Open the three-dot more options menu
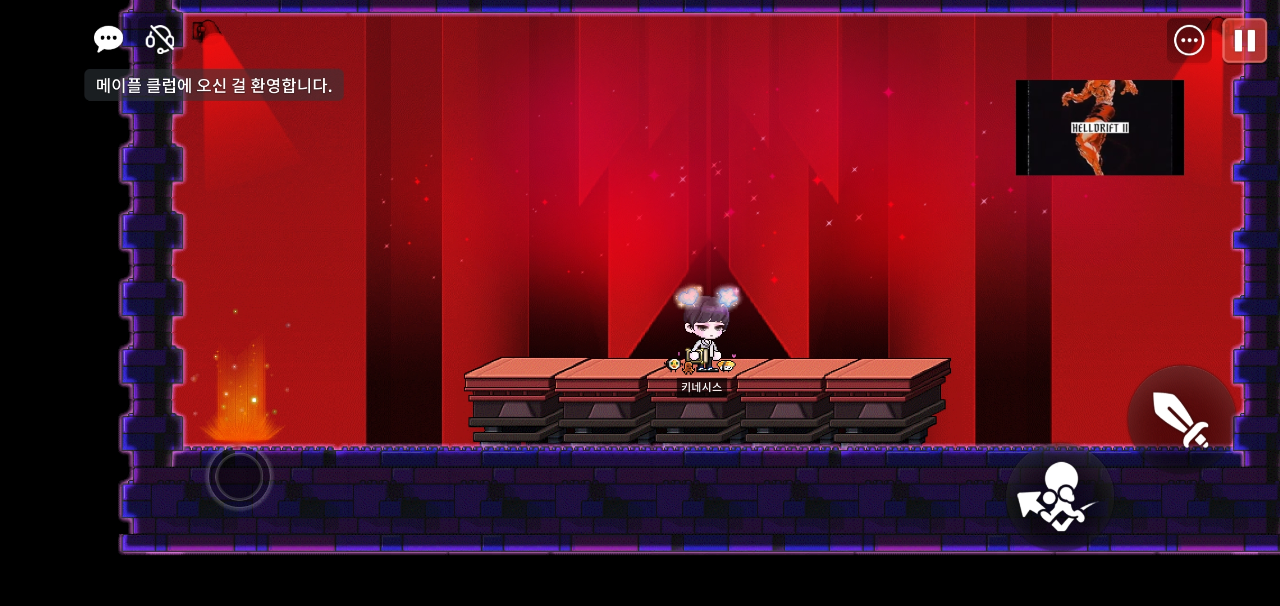This screenshot has width=1280, height=606. pos(1189,40)
